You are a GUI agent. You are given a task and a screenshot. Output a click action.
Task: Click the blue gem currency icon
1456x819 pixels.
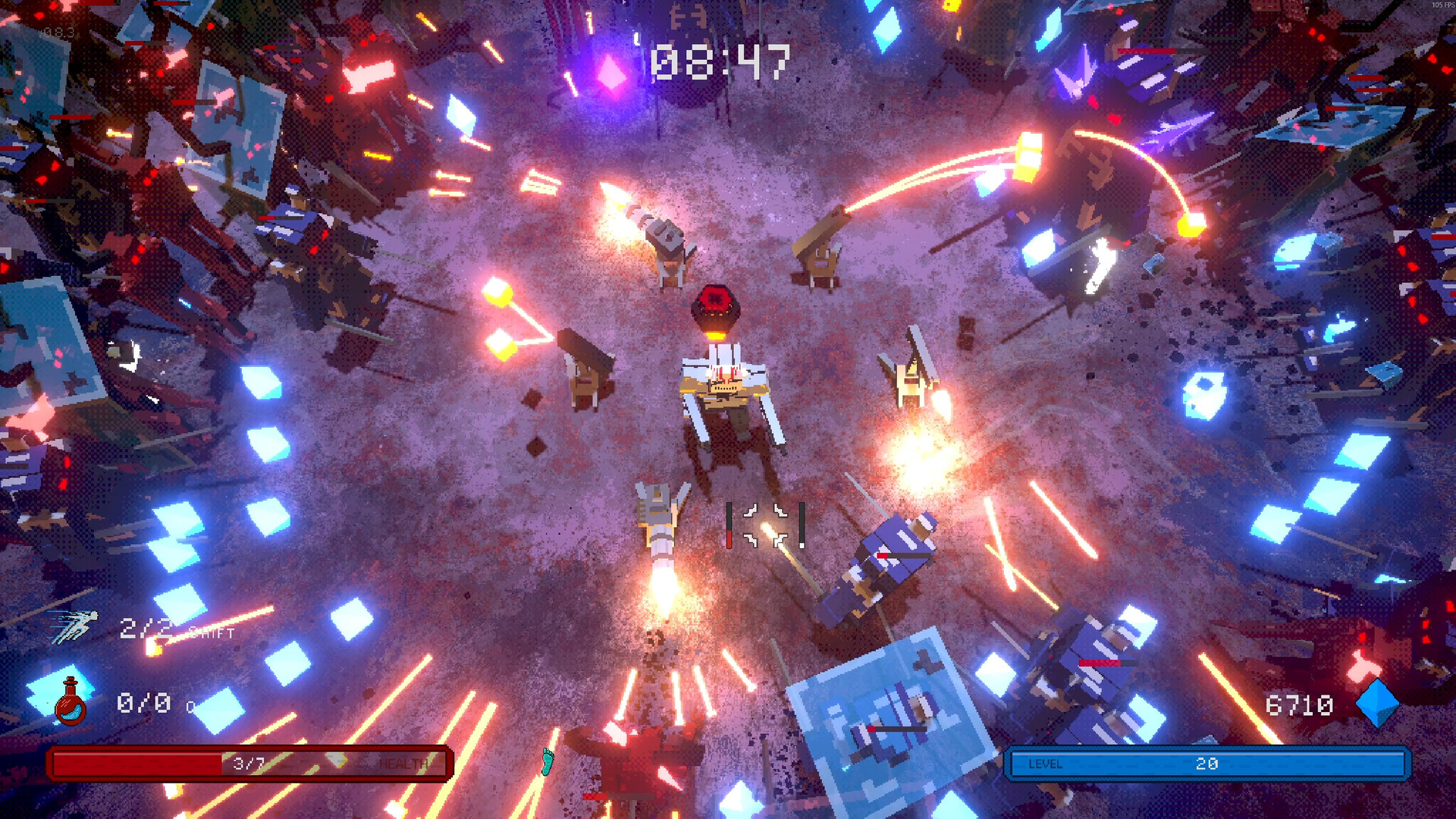click(1376, 704)
